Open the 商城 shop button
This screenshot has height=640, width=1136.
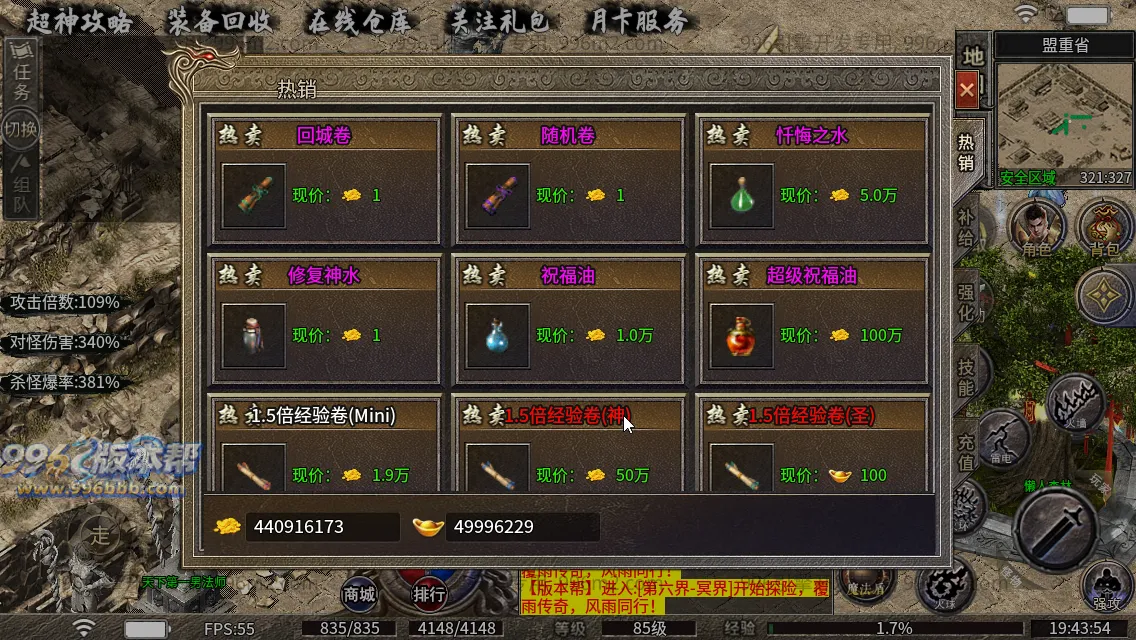(x=359, y=594)
